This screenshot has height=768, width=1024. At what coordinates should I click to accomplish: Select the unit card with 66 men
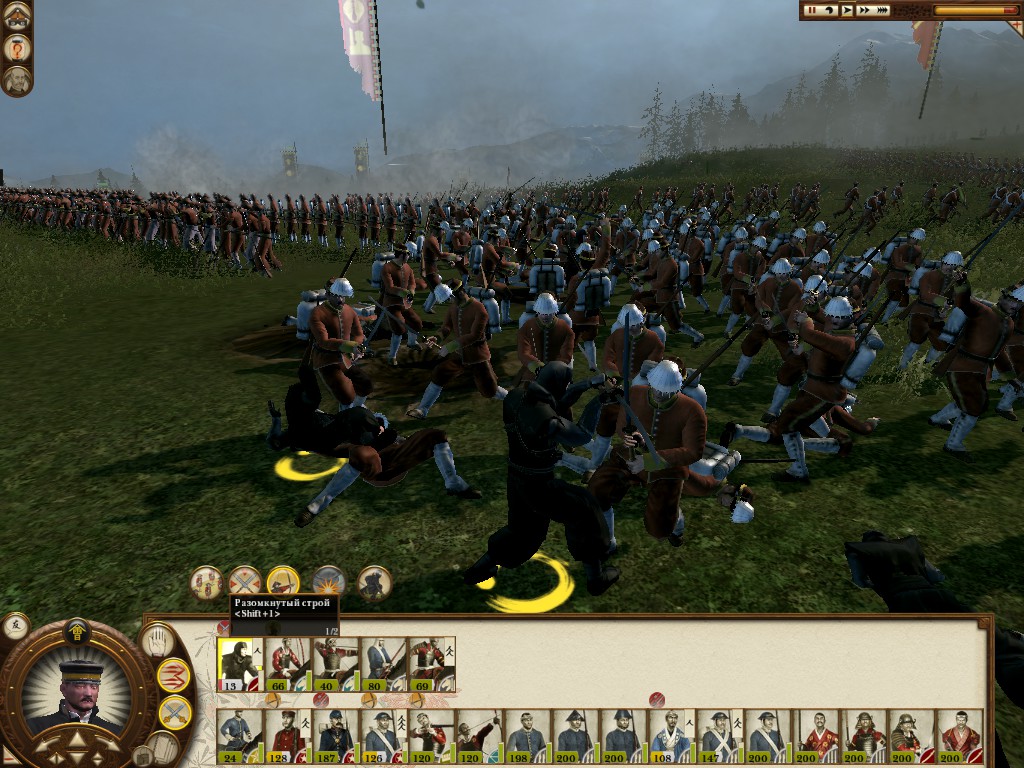pyautogui.click(x=288, y=663)
